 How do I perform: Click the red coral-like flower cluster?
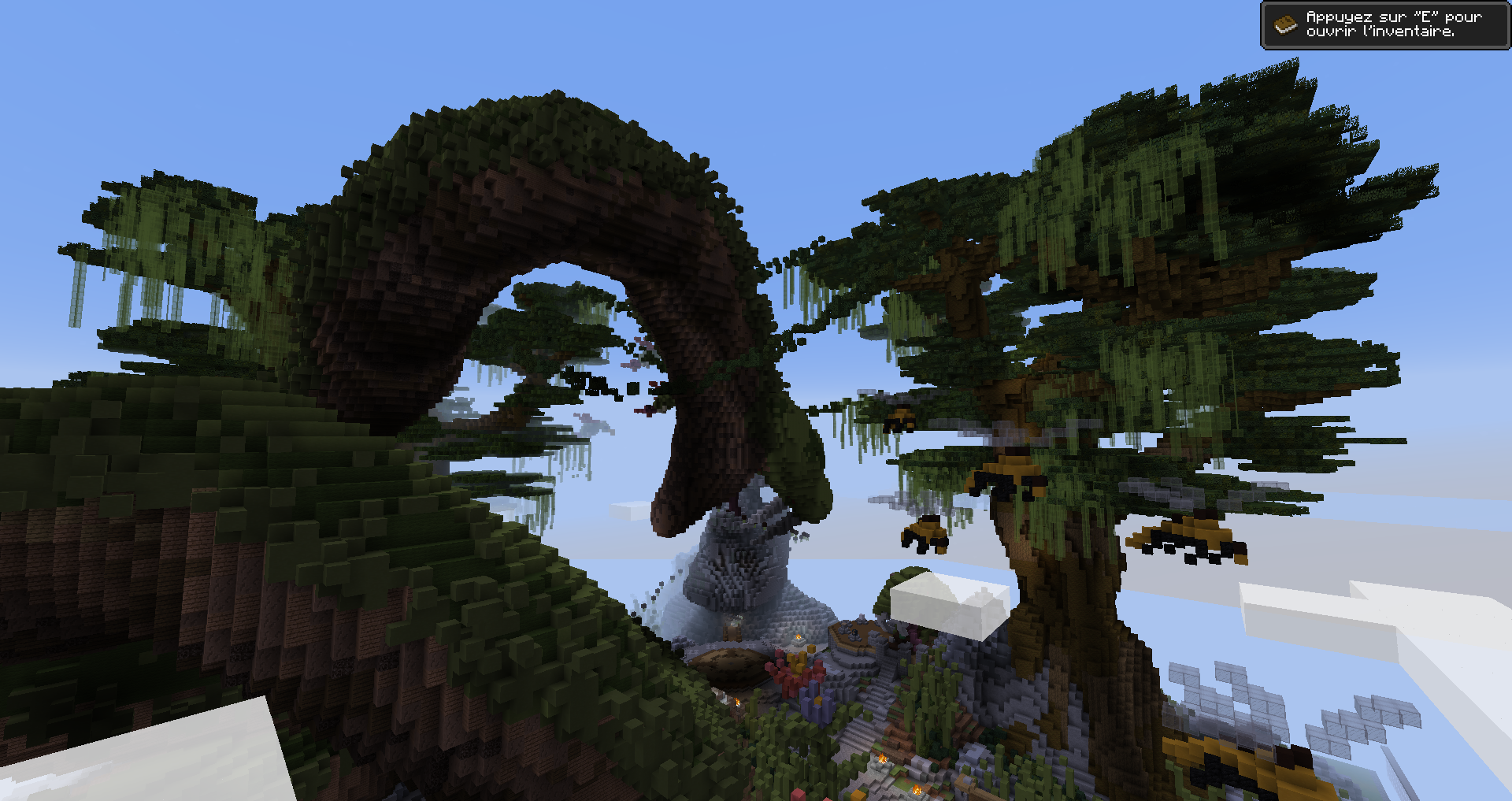pyautogui.click(x=787, y=677)
